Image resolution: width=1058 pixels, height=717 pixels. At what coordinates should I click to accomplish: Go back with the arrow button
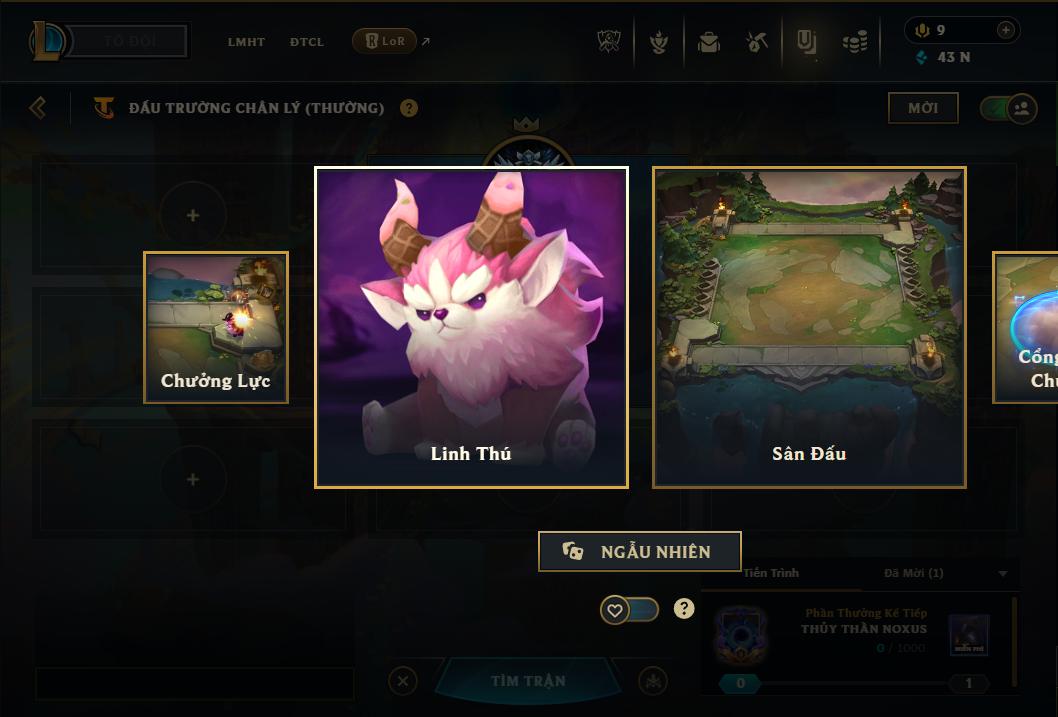pos(38,107)
